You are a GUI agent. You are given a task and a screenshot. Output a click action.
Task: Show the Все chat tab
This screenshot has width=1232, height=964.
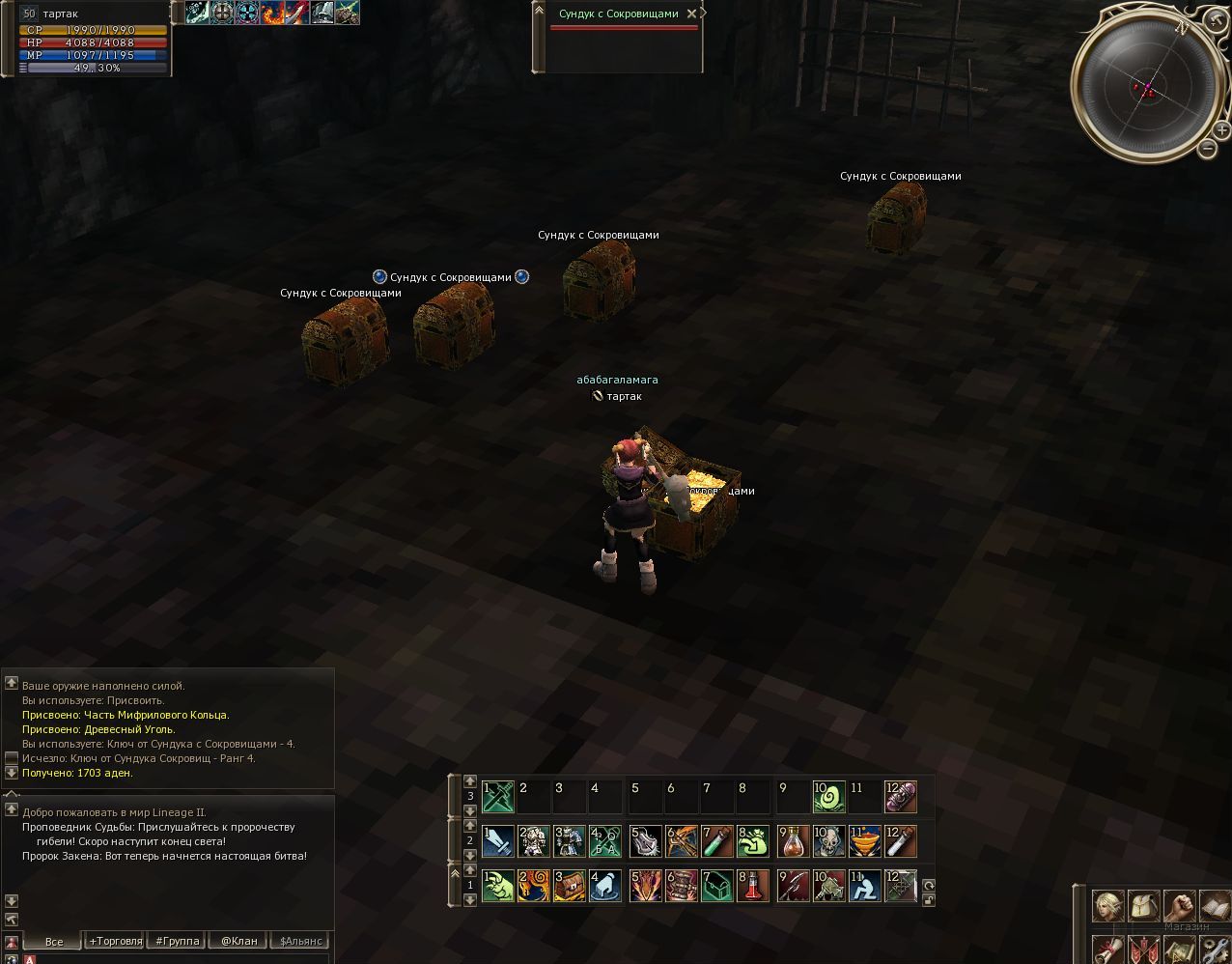coord(54,941)
